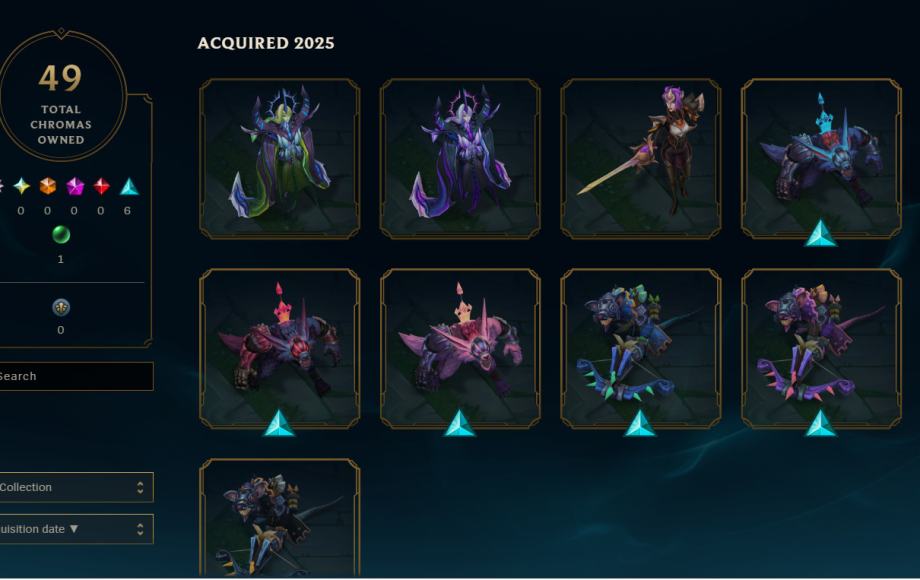Select the blue and green crossbow rat chroma
Image resolution: width=920 pixels, height=580 pixels.
tap(641, 348)
